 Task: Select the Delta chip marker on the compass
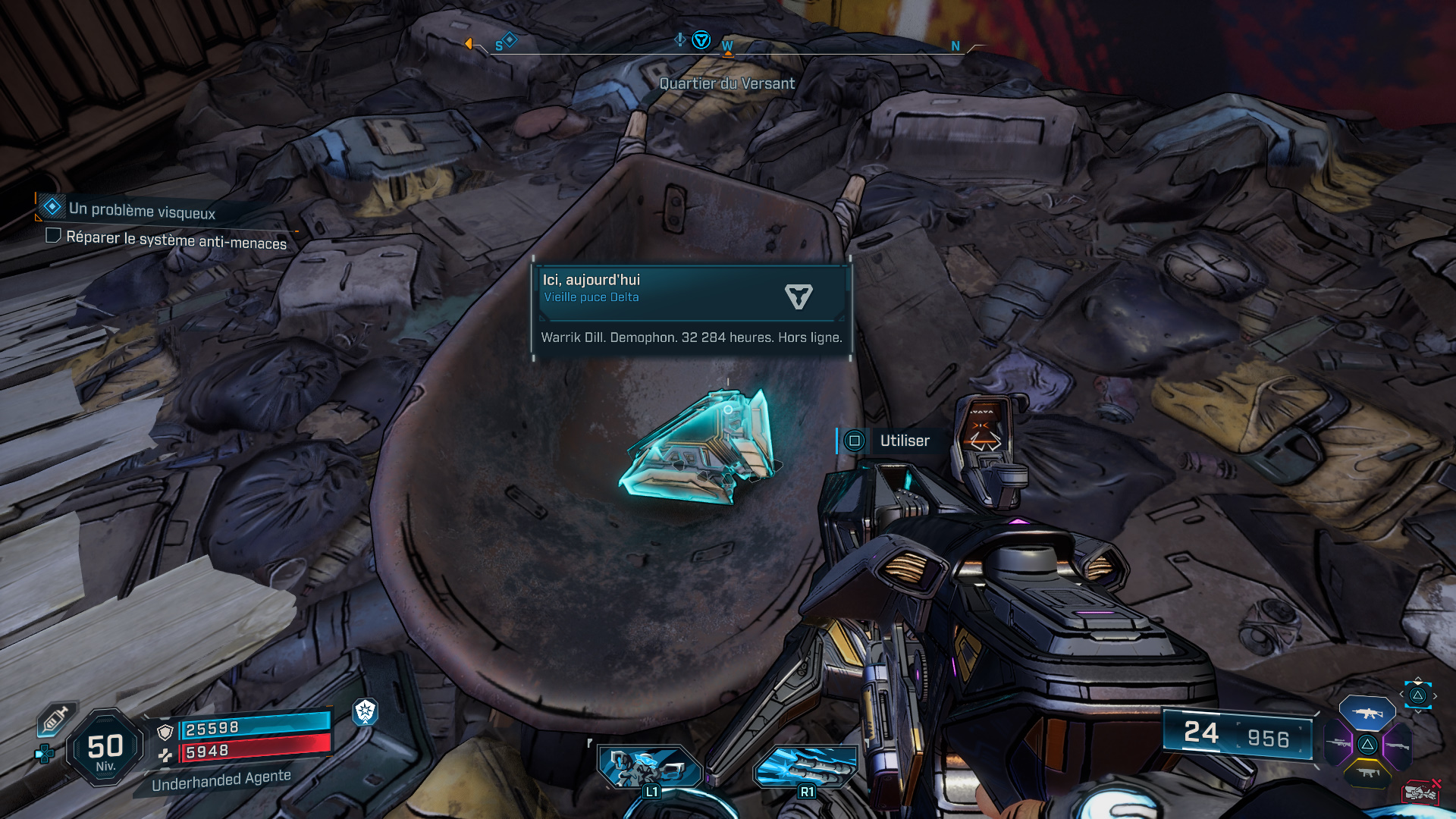(x=701, y=40)
